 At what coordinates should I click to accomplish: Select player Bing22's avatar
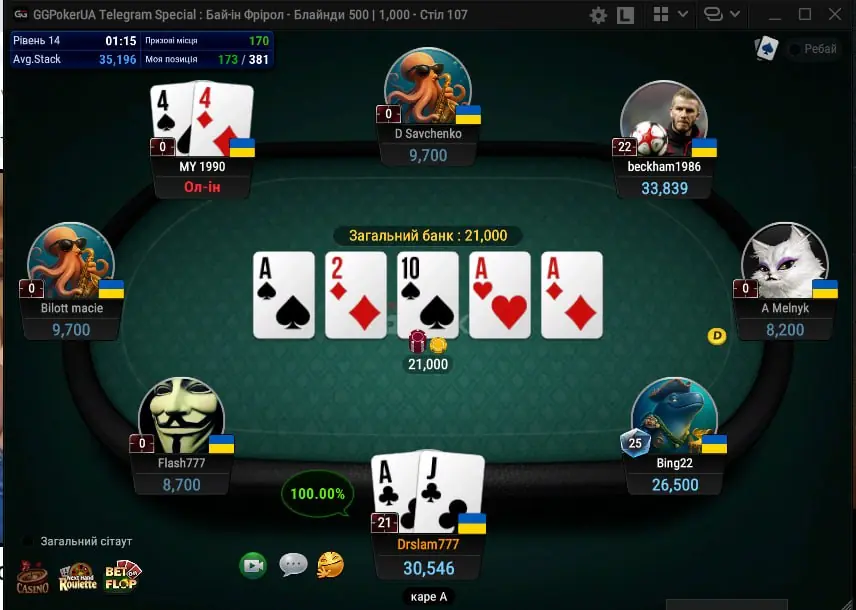pos(675,417)
